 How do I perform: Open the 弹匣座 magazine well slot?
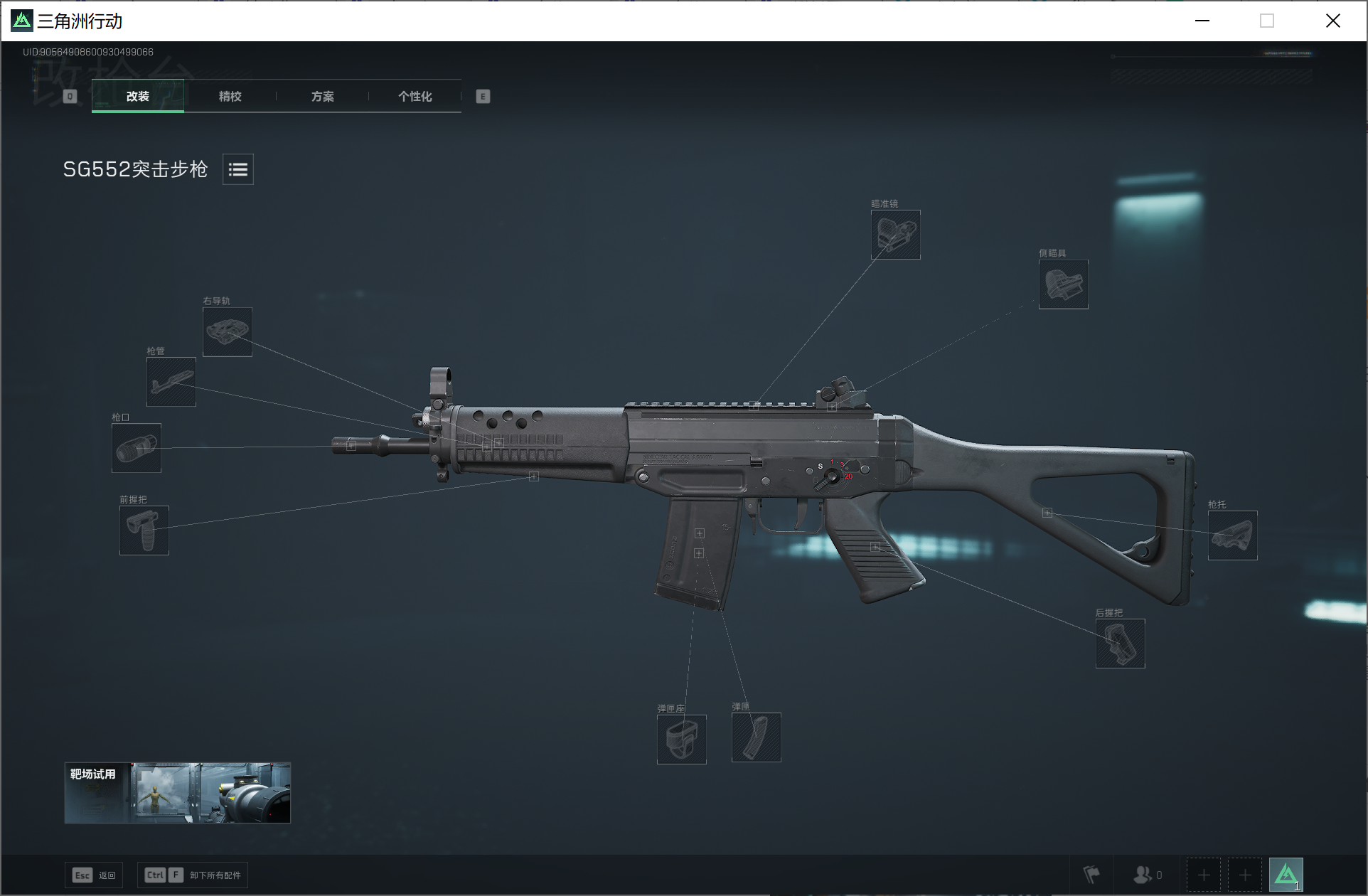tap(681, 740)
